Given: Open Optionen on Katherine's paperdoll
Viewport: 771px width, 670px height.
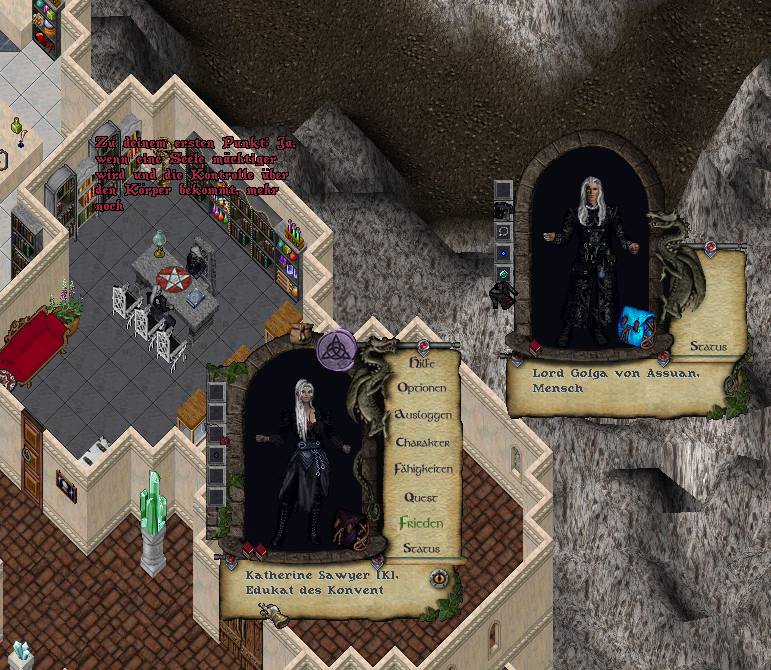Looking at the screenshot, I should pos(422,387).
